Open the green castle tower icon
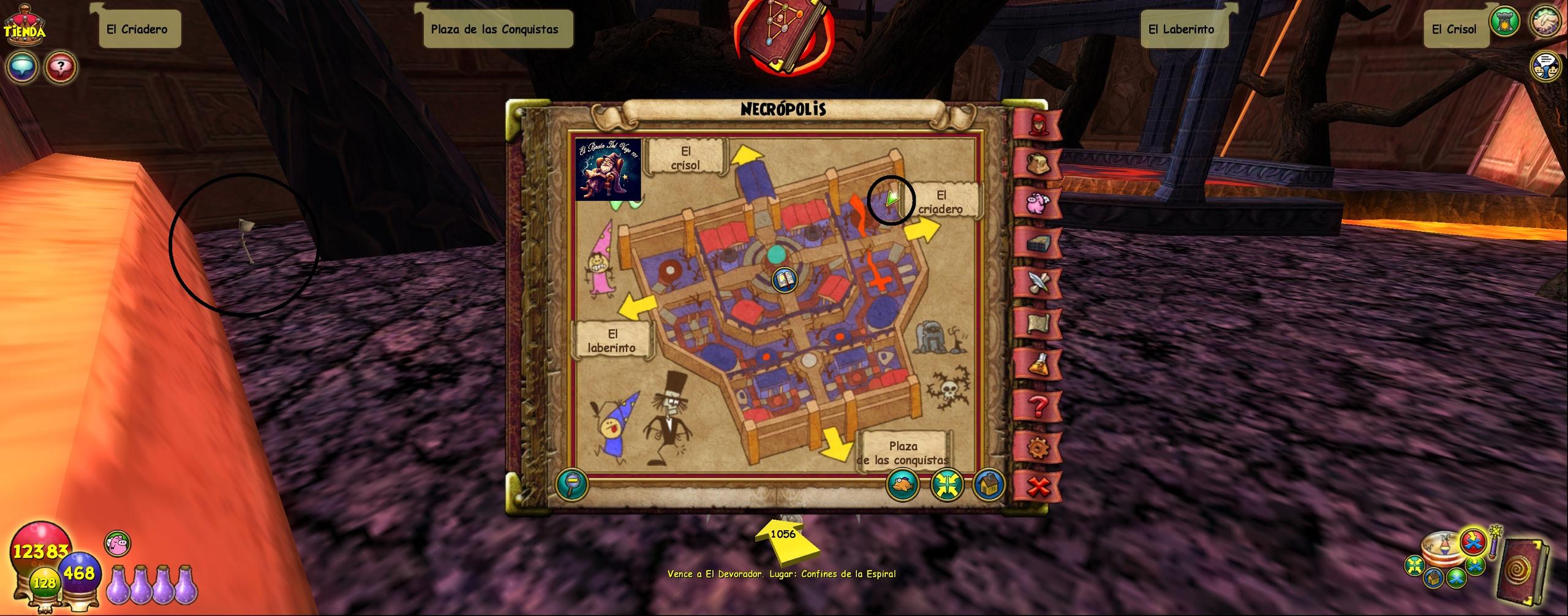Image resolution: width=1568 pixels, height=616 pixels. pyautogui.click(x=1504, y=22)
